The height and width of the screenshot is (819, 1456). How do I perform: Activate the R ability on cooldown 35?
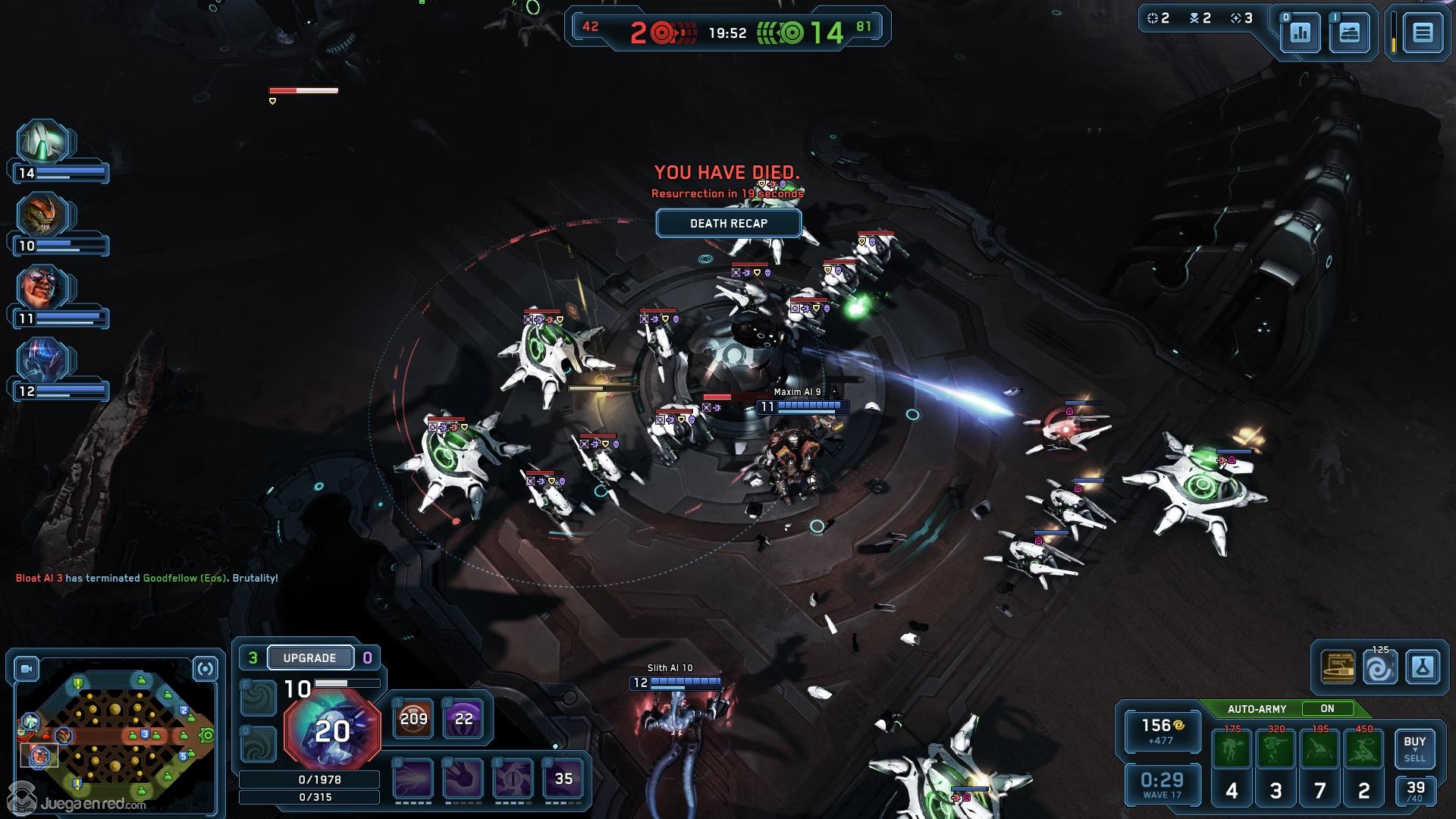coord(563,779)
